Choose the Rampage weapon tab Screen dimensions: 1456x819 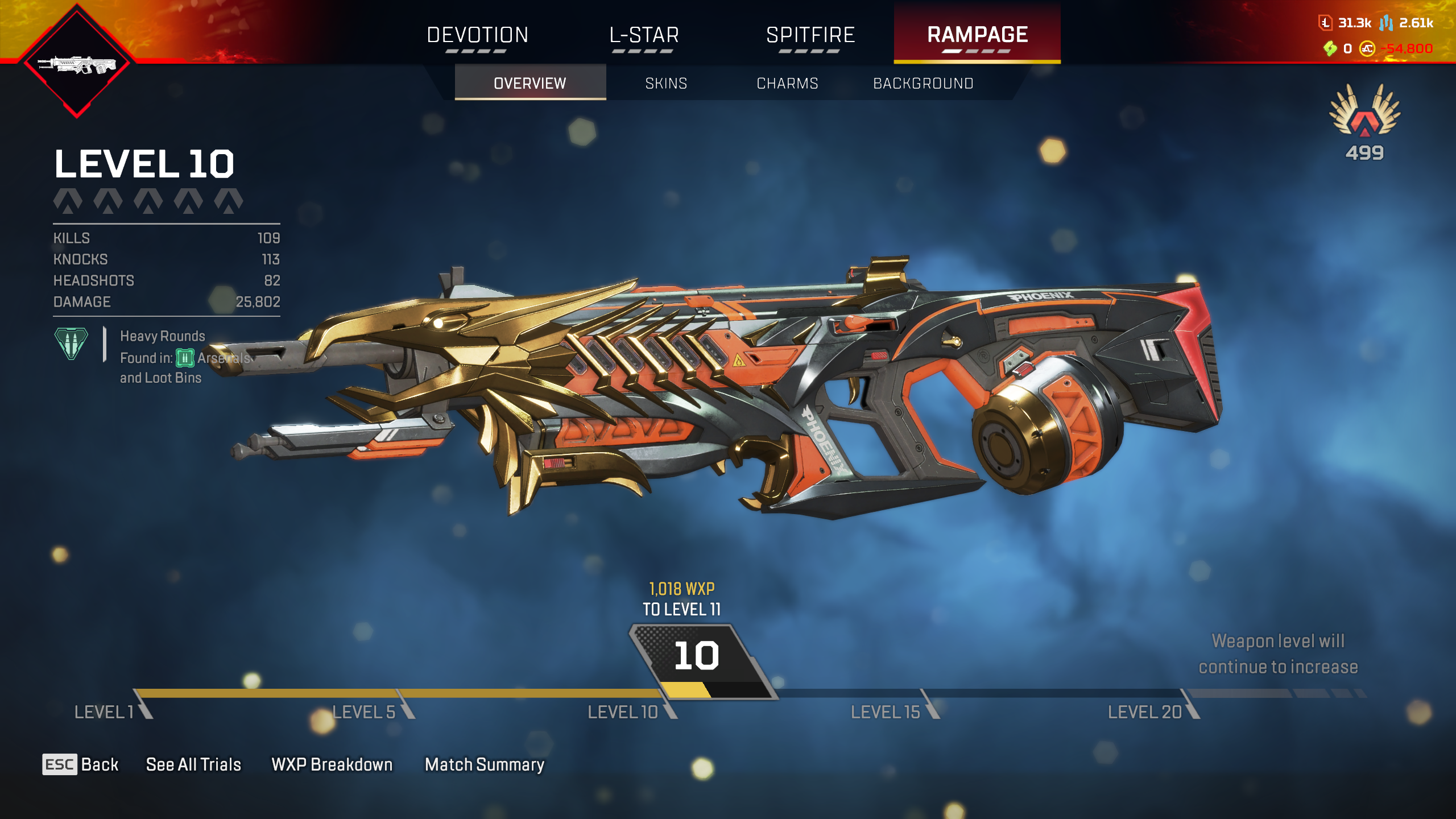tap(977, 35)
